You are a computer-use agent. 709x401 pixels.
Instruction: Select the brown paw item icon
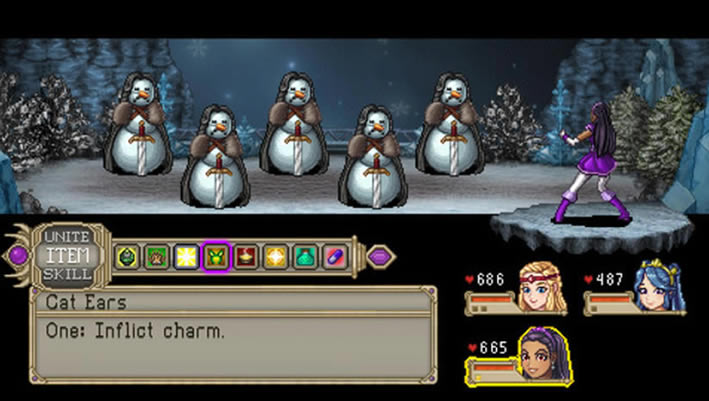(x=156, y=256)
